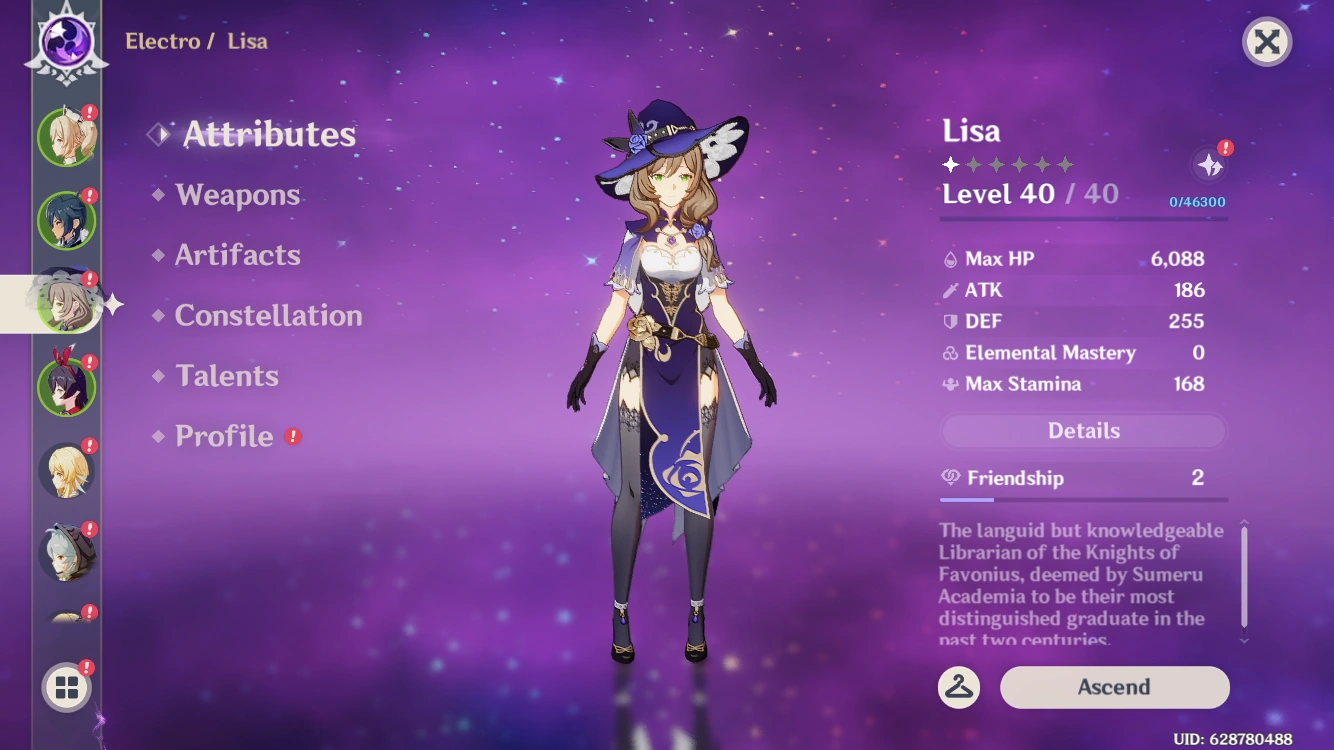Viewport: 1334px width, 750px height.
Task: Open the Constellation section
Action: click(268, 316)
